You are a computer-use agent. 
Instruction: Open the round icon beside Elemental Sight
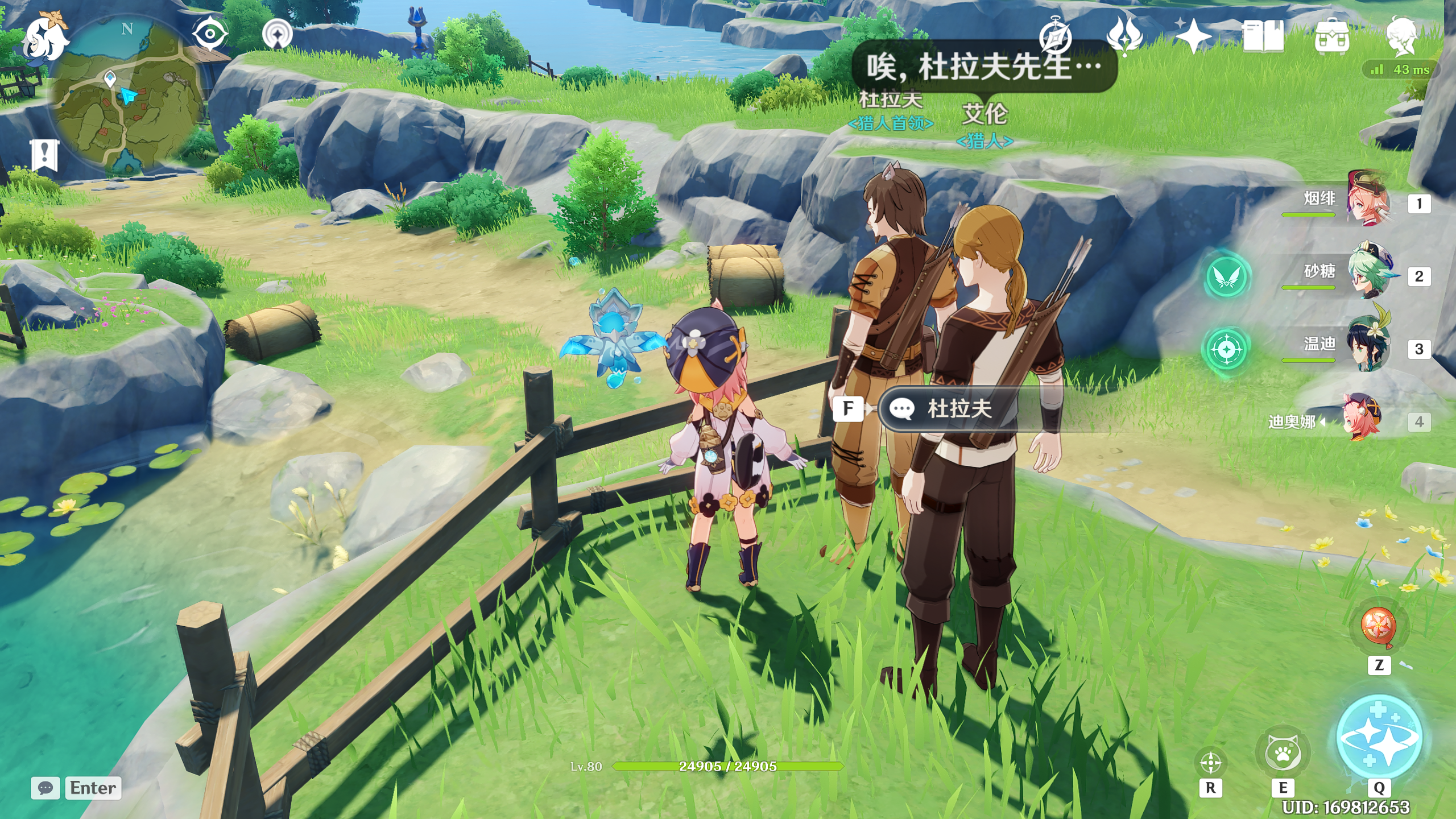tap(277, 35)
